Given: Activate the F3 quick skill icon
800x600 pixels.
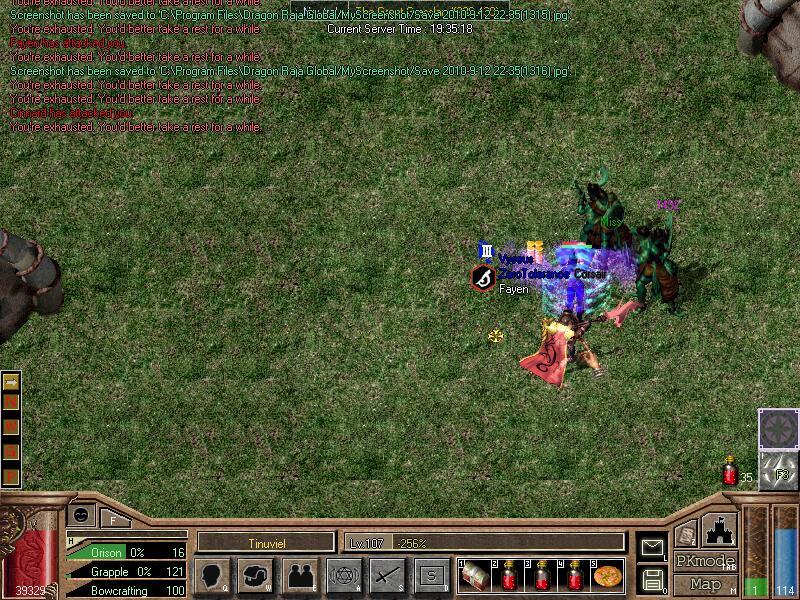Looking at the screenshot, I should (x=777, y=472).
